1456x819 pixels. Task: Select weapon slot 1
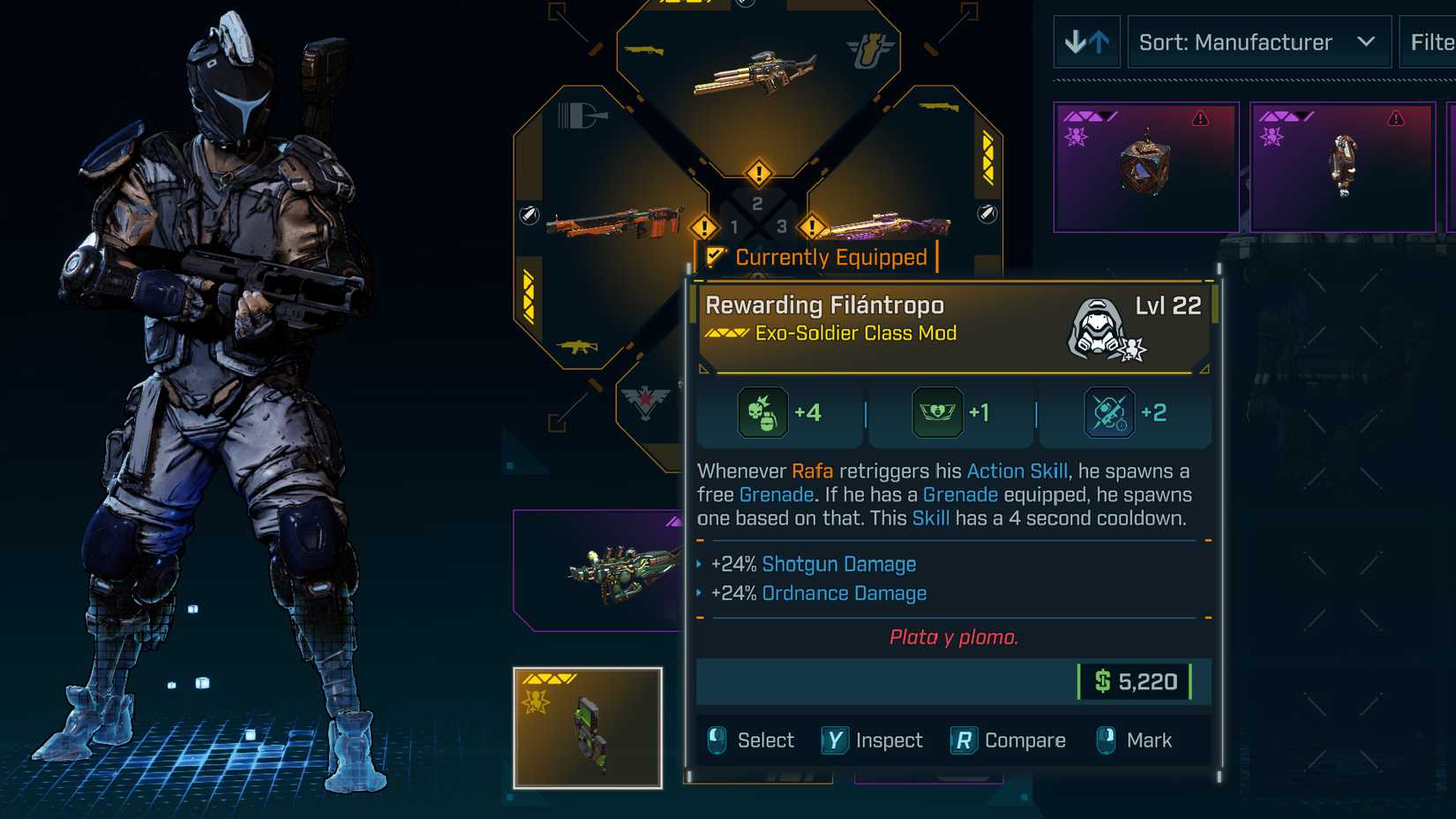(x=732, y=227)
